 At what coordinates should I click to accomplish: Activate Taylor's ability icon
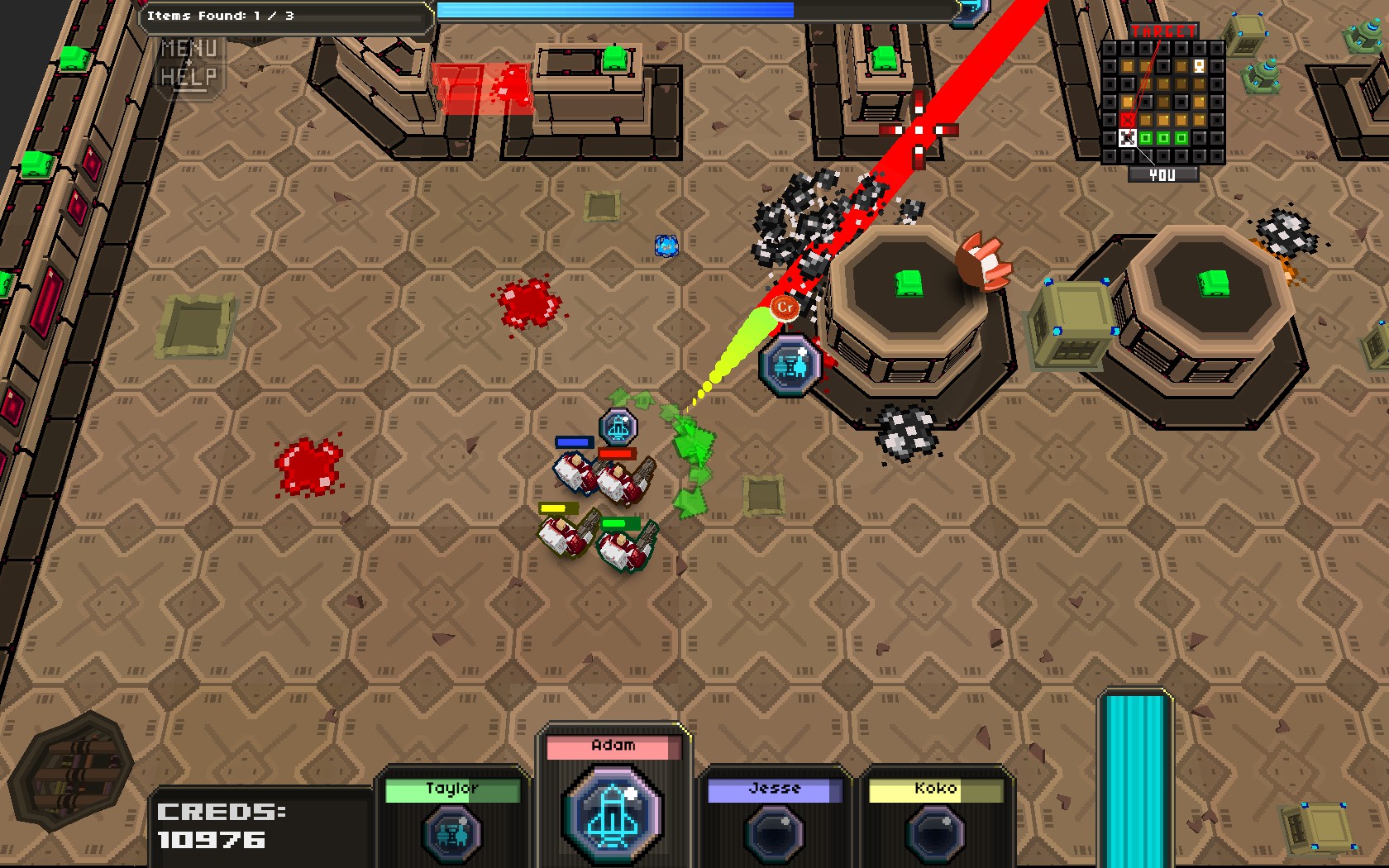click(x=452, y=833)
